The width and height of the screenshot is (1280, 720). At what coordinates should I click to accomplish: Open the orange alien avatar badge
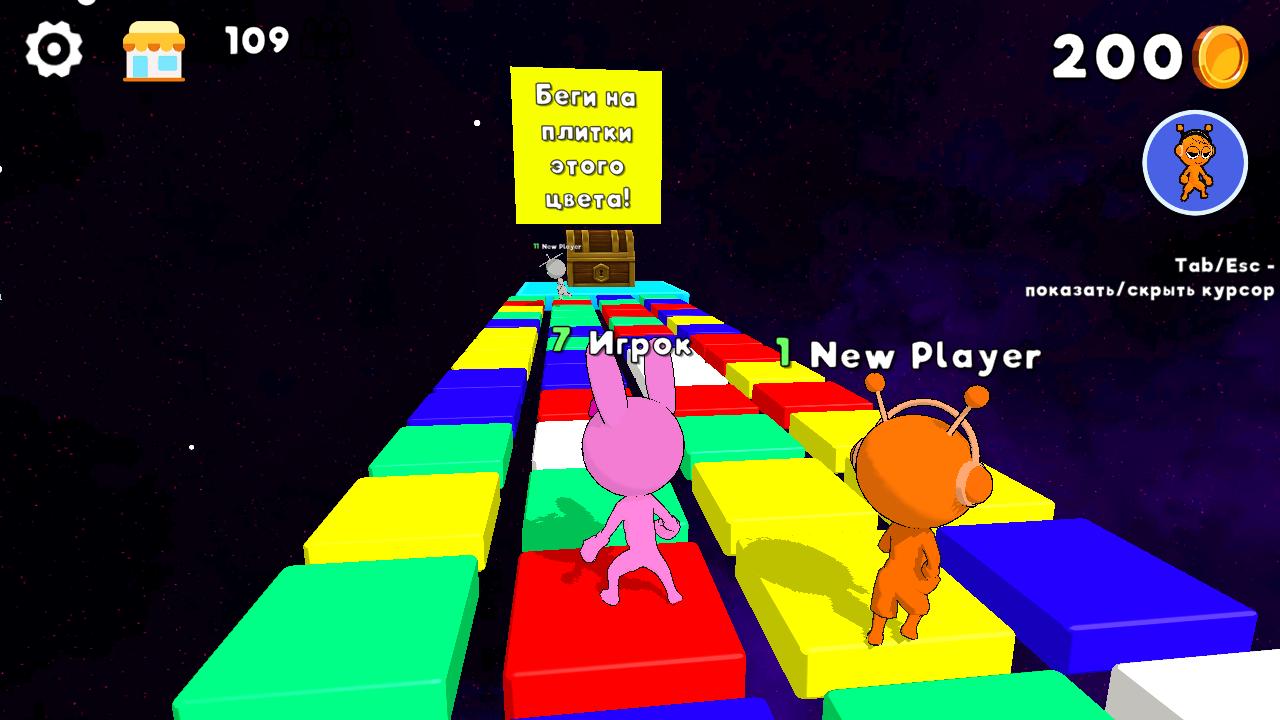[x=1193, y=163]
